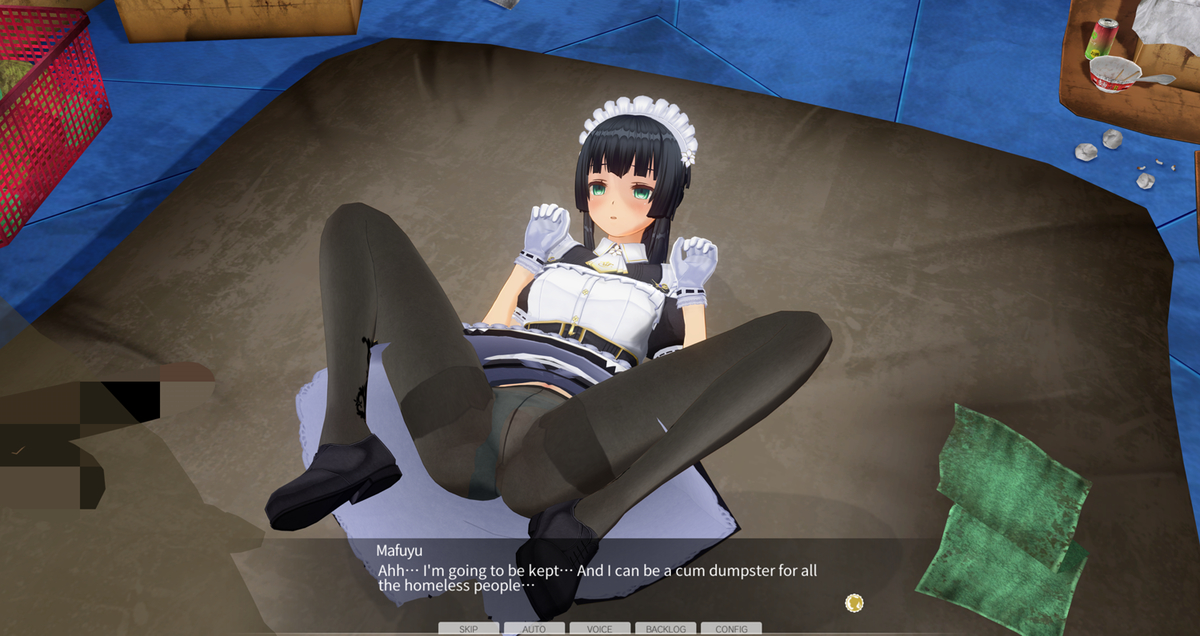The width and height of the screenshot is (1200, 636).
Task: Toggle AUTO text advance mode
Action: tap(534, 629)
